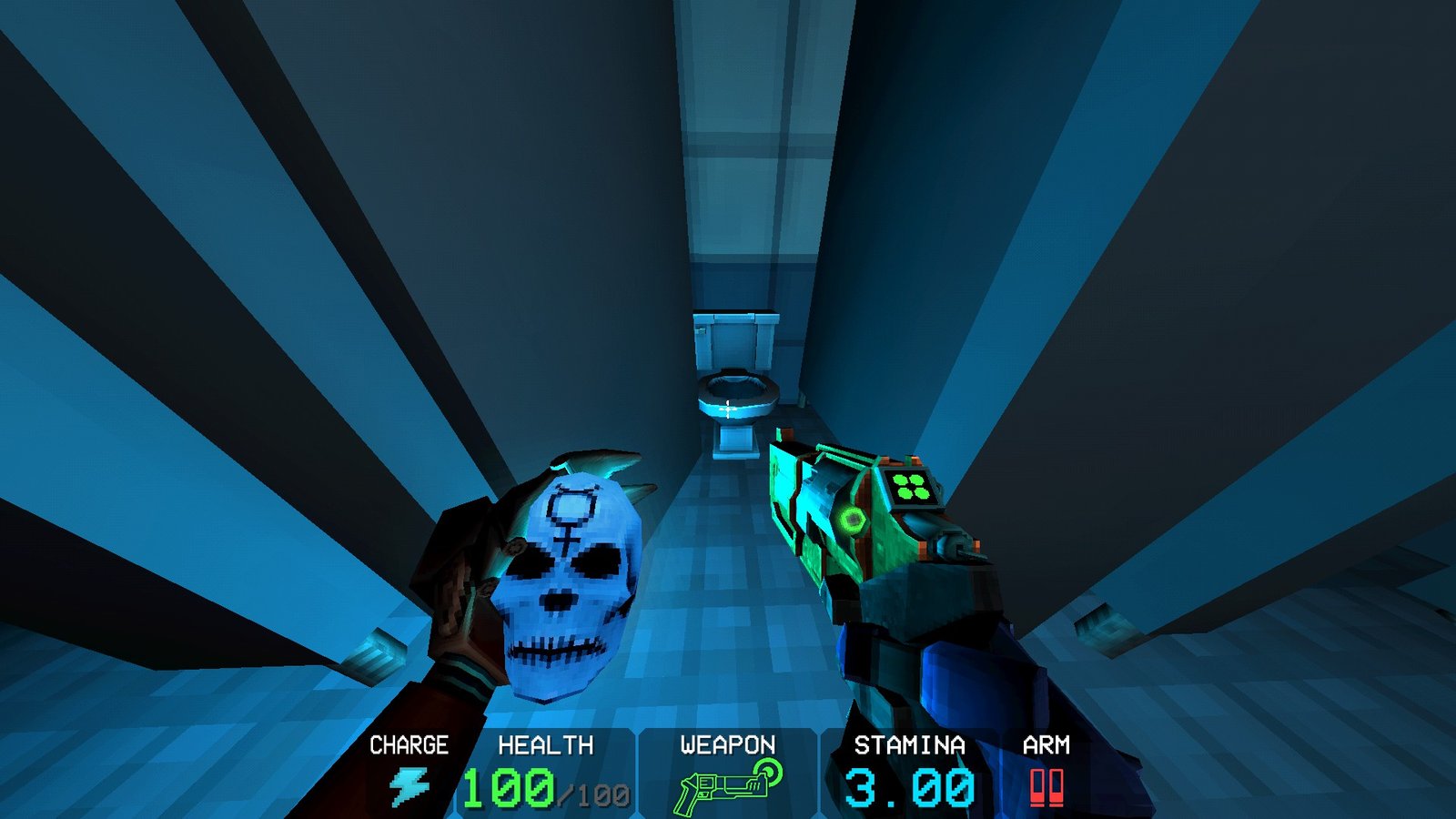
Task: Click the gray /100 max health indicator
Action: coord(592,792)
